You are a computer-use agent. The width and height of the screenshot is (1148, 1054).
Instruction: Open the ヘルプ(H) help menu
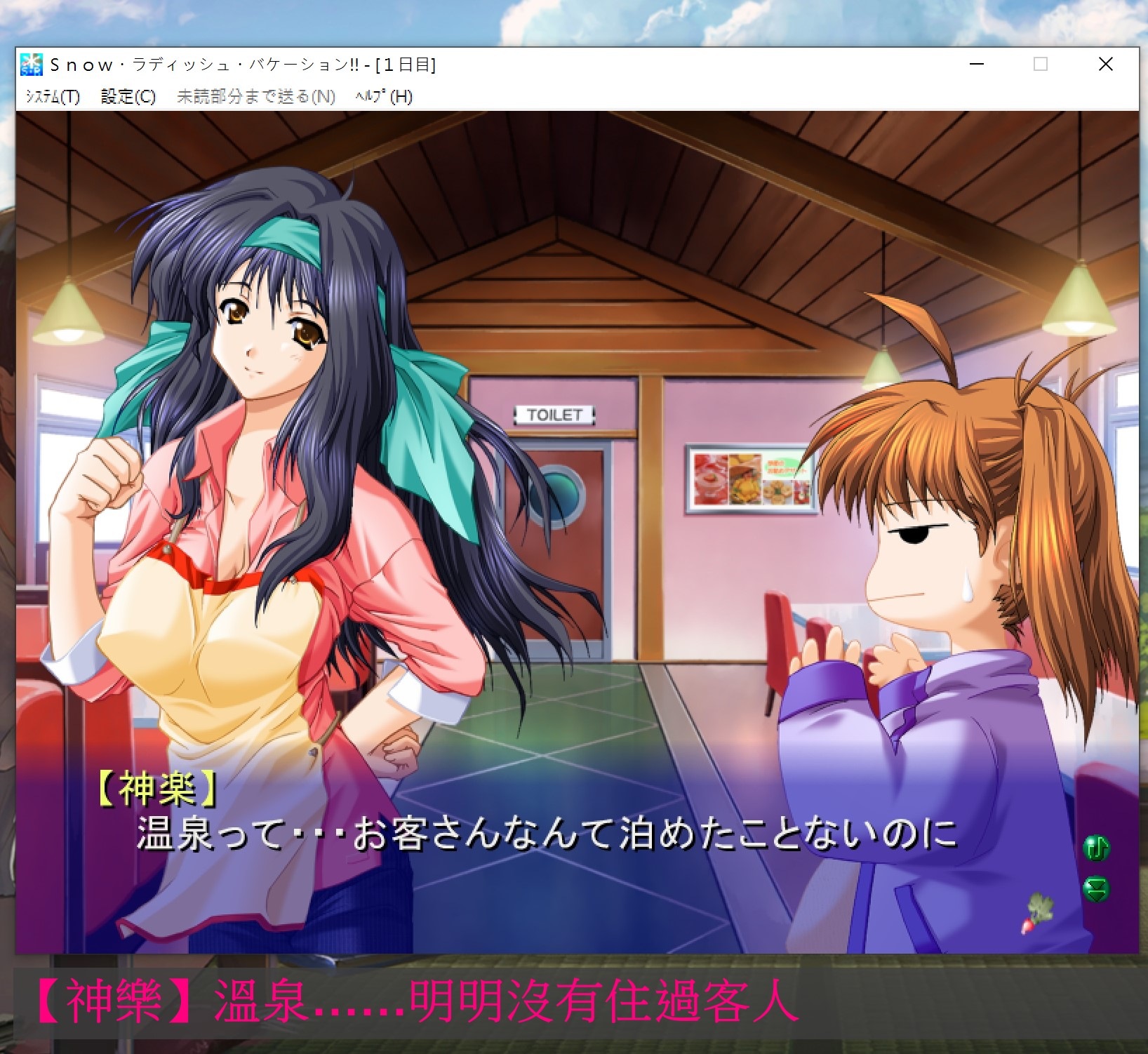(383, 96)
